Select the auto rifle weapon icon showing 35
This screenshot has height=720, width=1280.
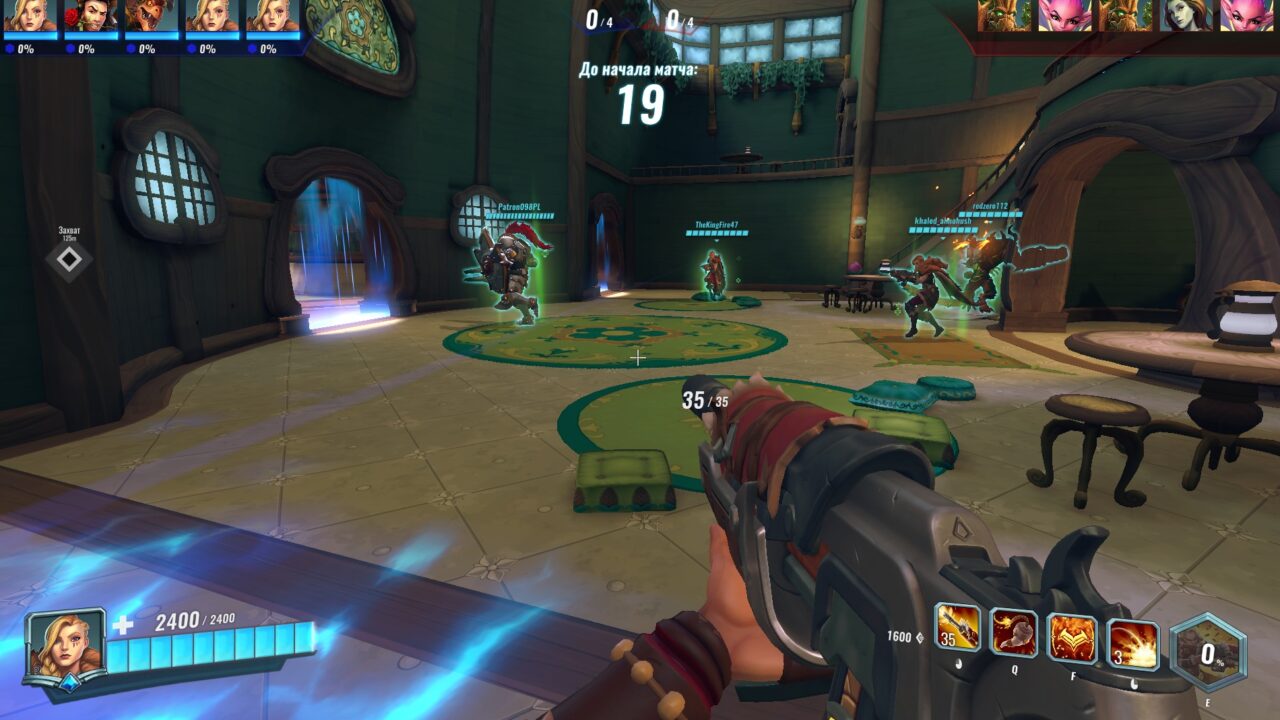pyautogui.click(x=957, y=627)
